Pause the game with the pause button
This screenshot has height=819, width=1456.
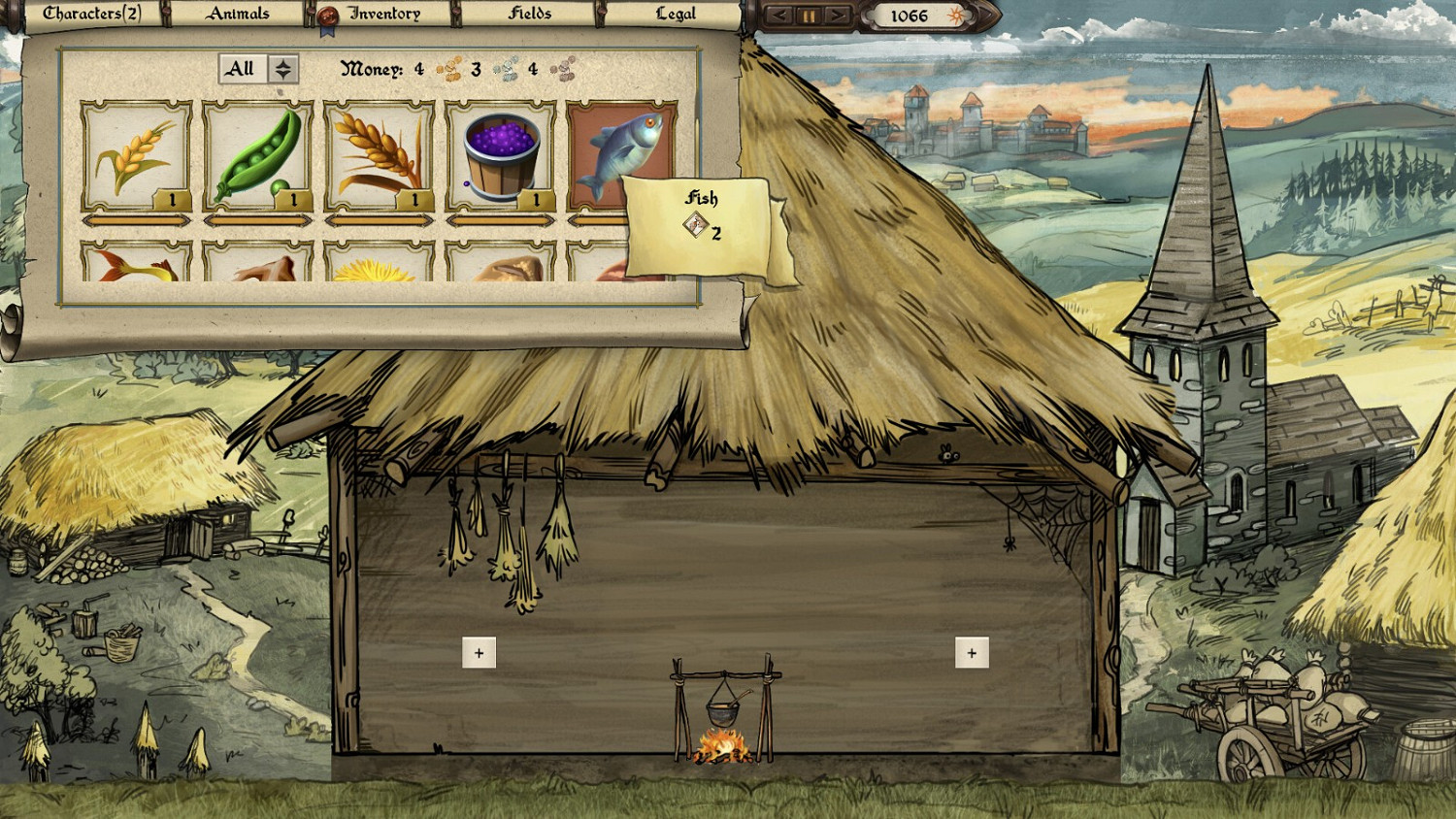point(811,15)
